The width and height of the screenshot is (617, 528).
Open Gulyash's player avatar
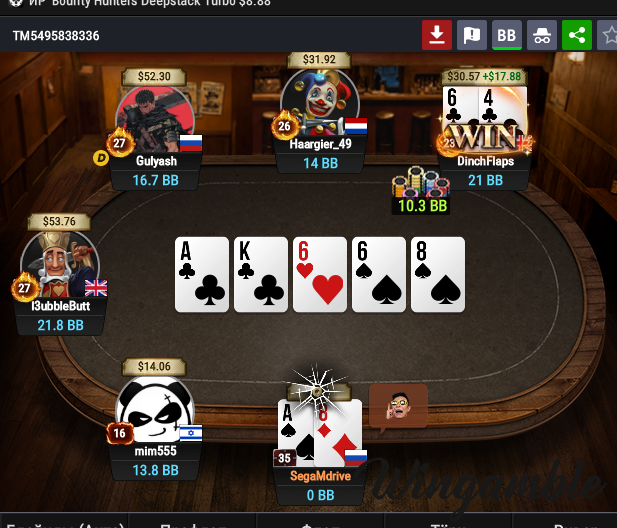[x=154, y=120]
